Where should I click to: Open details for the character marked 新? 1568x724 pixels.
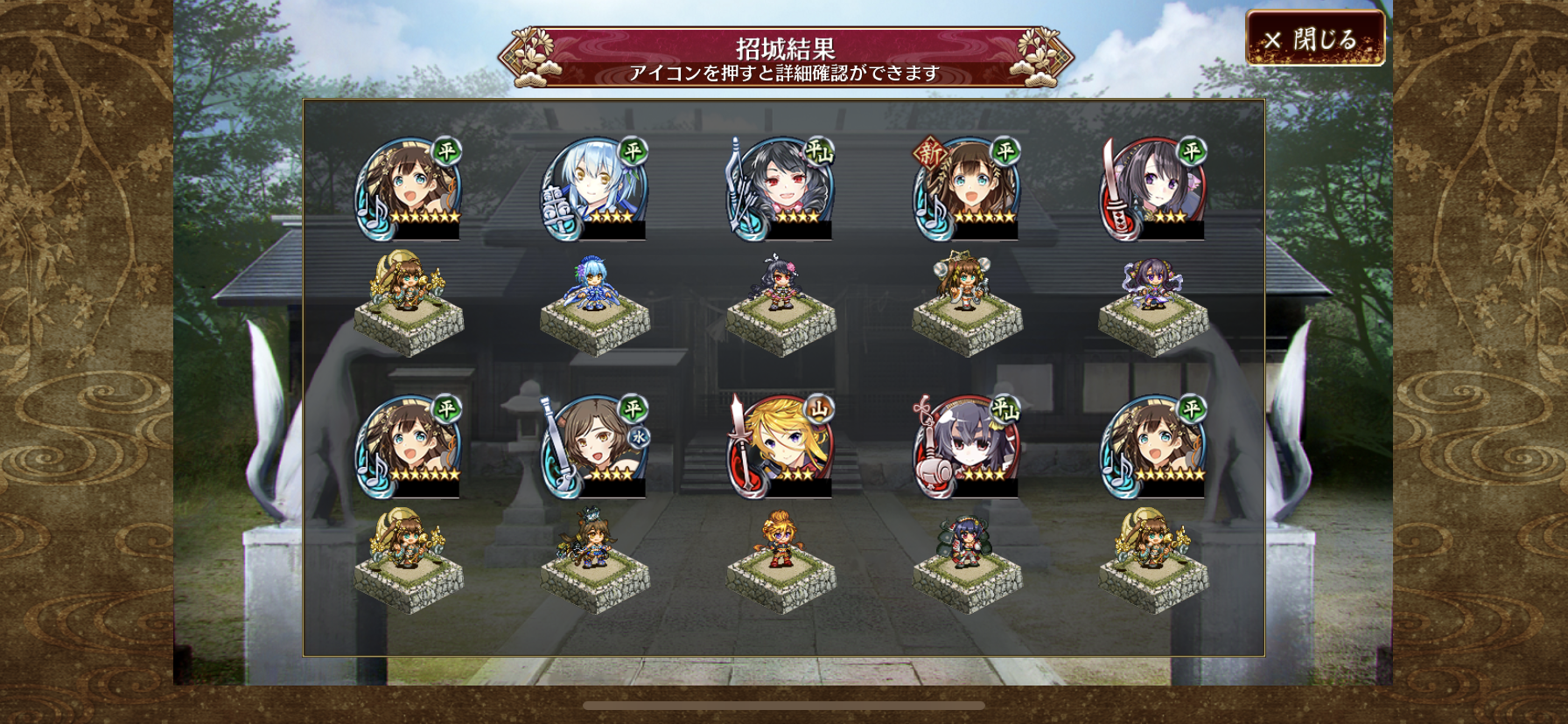967,188
